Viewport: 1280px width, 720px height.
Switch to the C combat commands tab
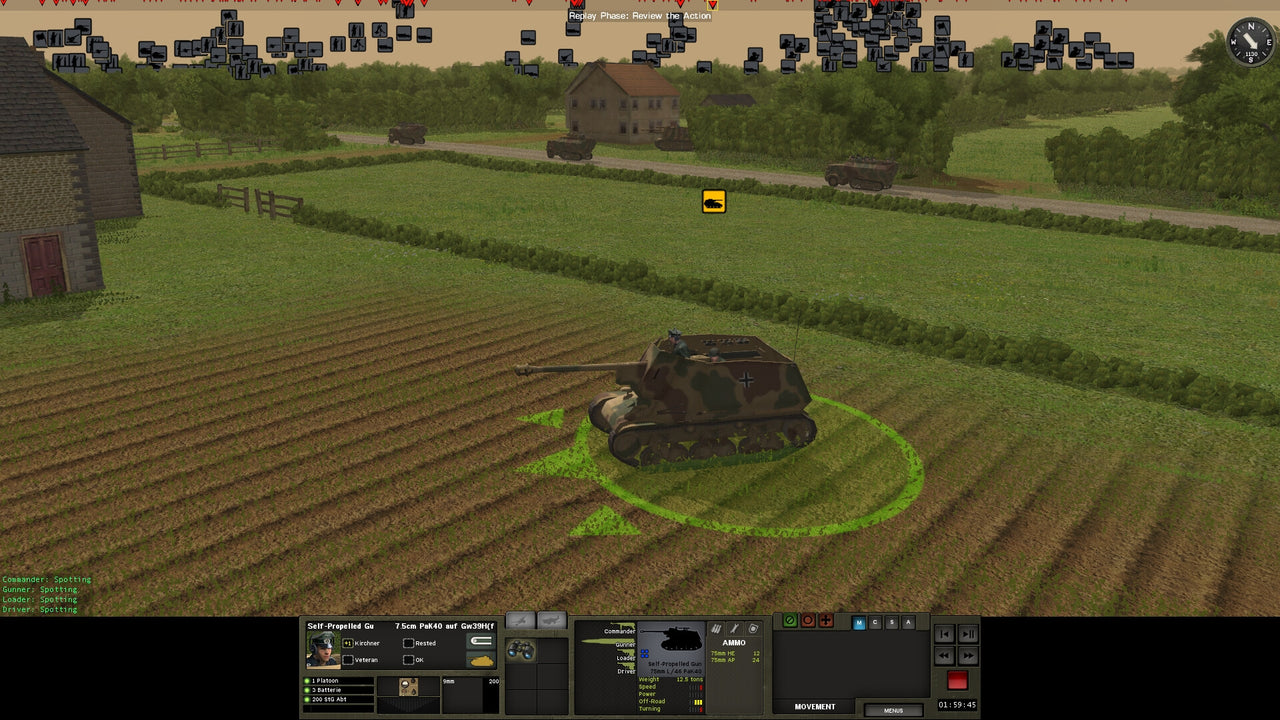(x=876, y=622)
